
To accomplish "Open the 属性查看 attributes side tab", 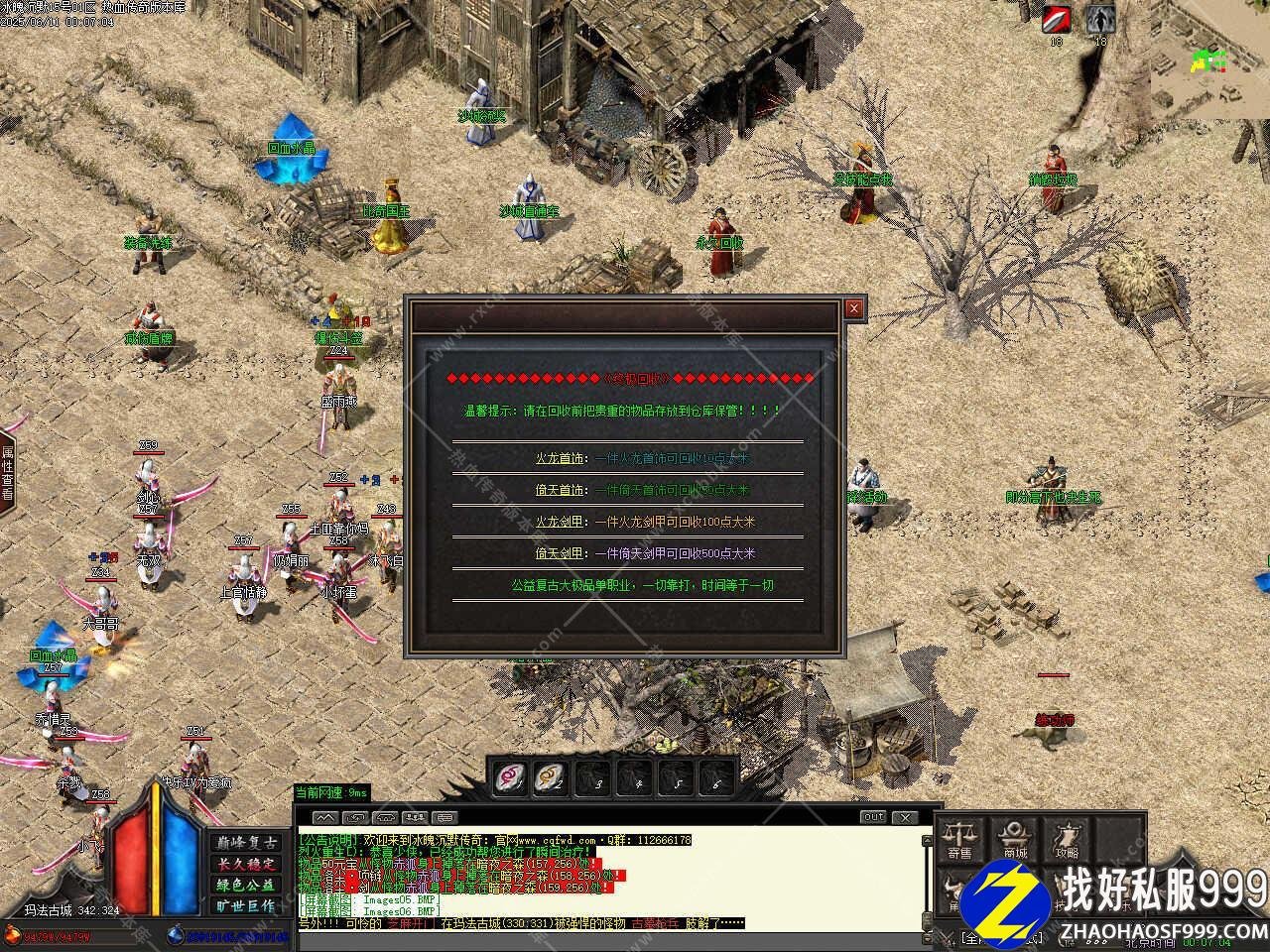I will pyautogui.click(x=7, y=472).
